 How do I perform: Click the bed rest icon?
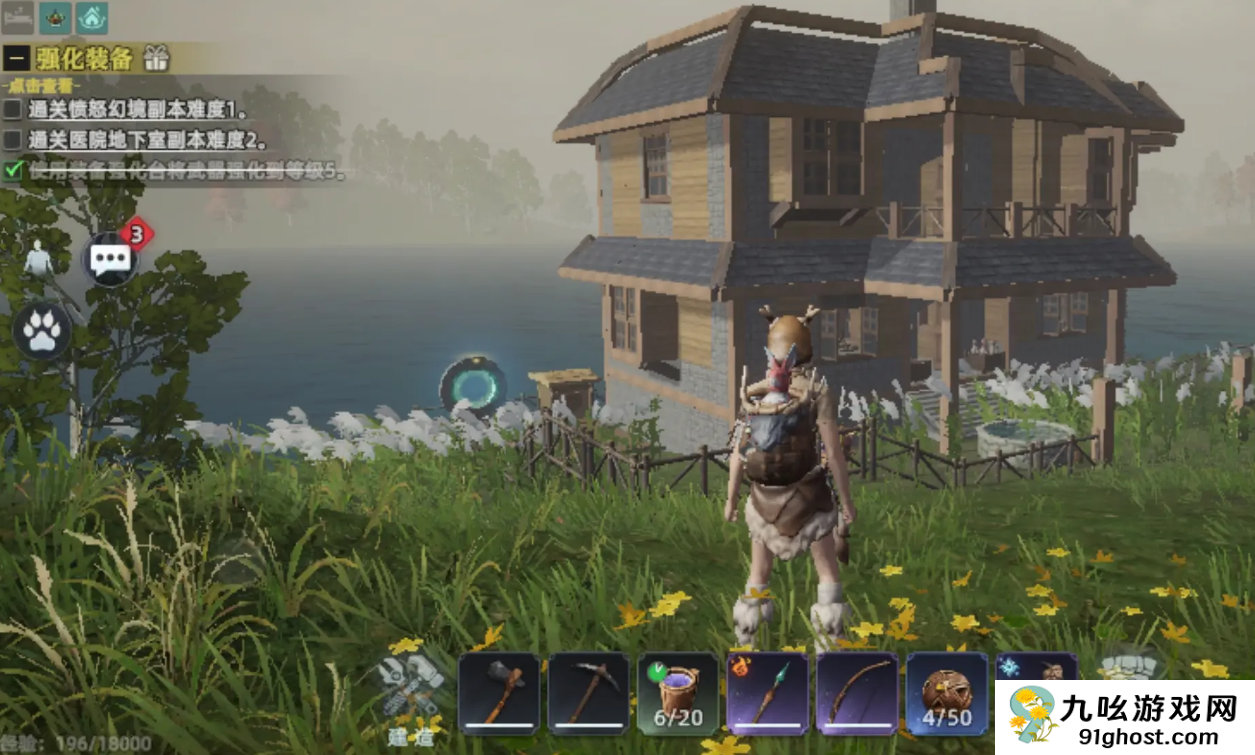(x=18, y=17)
